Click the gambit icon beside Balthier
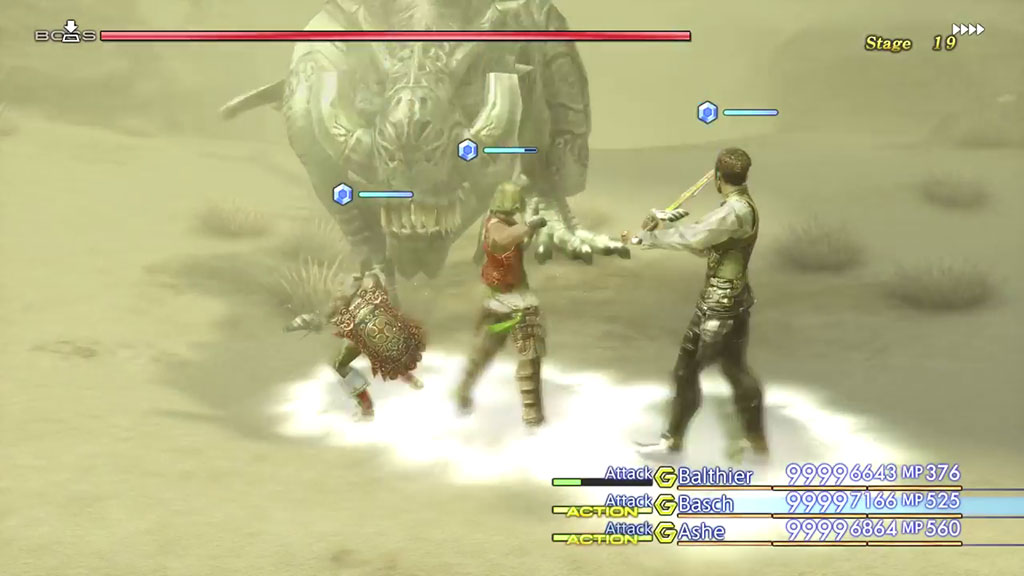Screen dimensions: 1024x576 pyautogui.click(x=665, y=476)
